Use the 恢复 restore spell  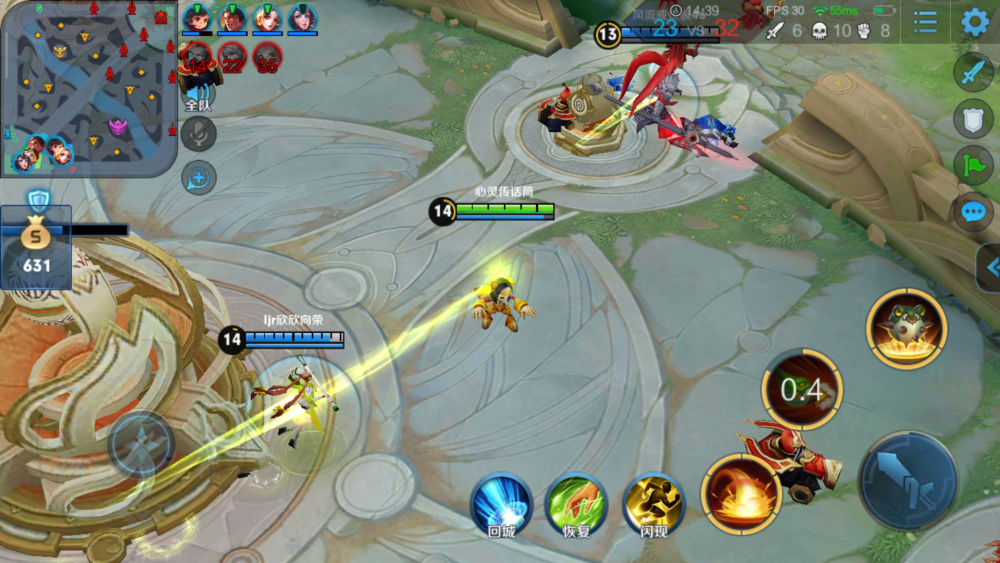click(576, 504)
